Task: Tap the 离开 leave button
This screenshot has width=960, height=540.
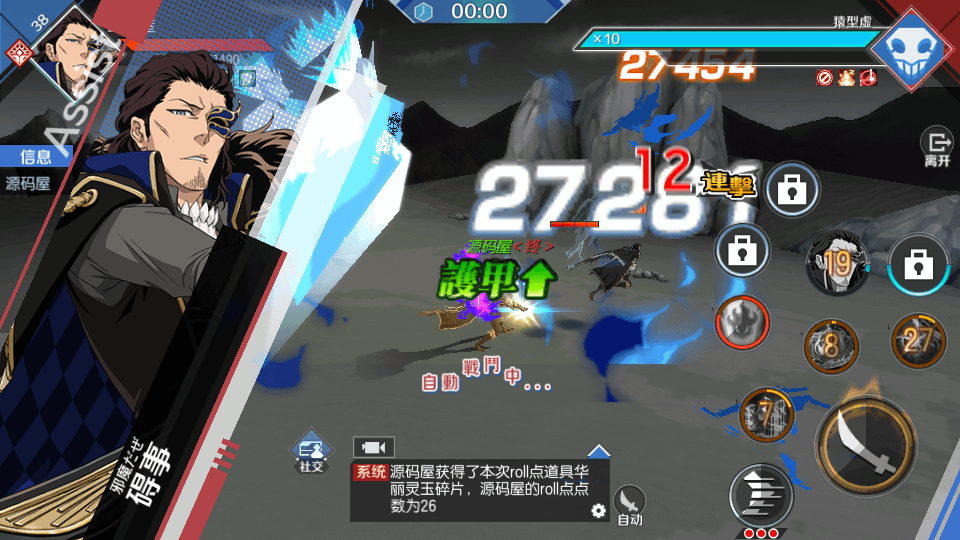Action: pos(937,148)
